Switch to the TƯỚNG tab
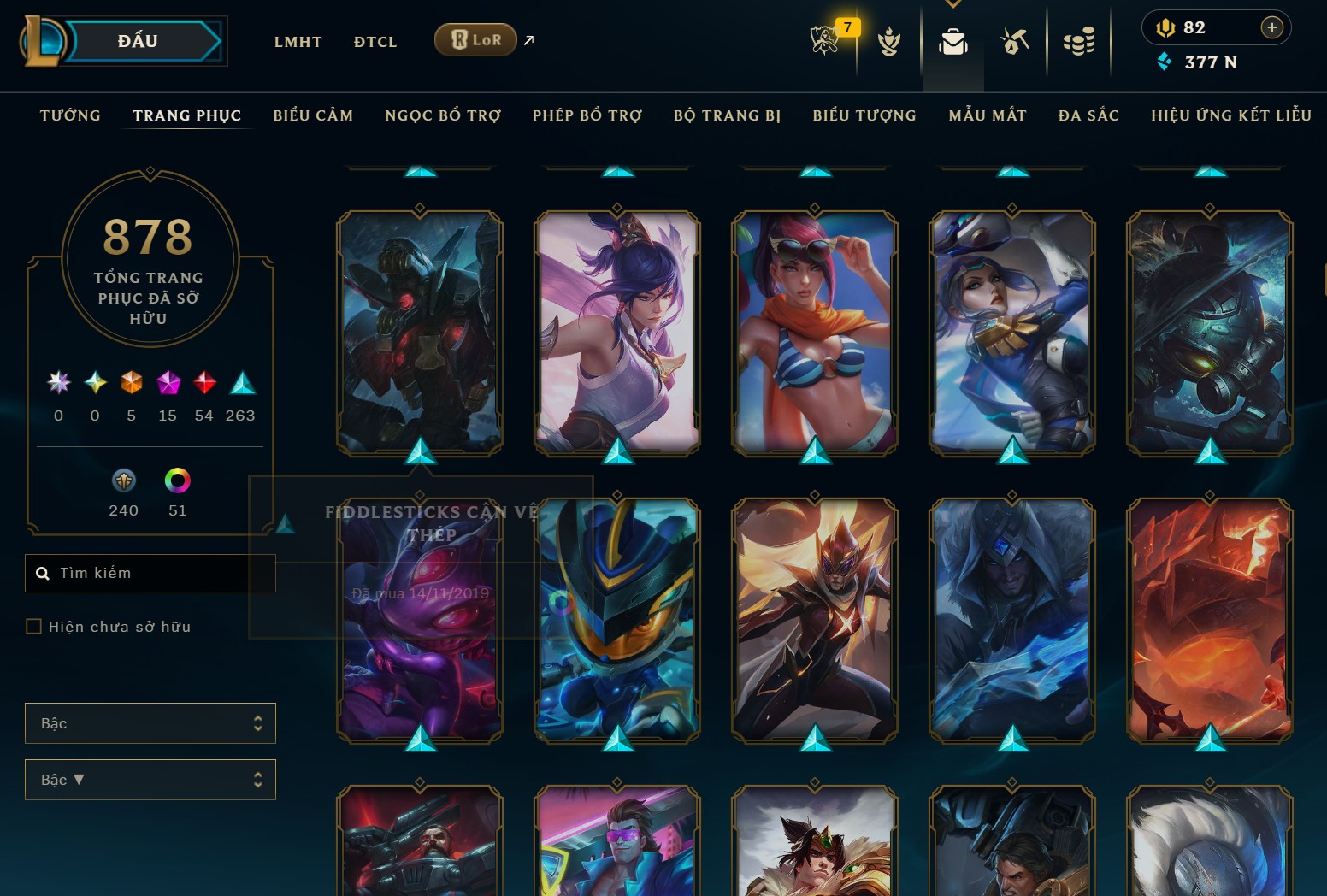The image size is (1327, 896). (69, 115)
